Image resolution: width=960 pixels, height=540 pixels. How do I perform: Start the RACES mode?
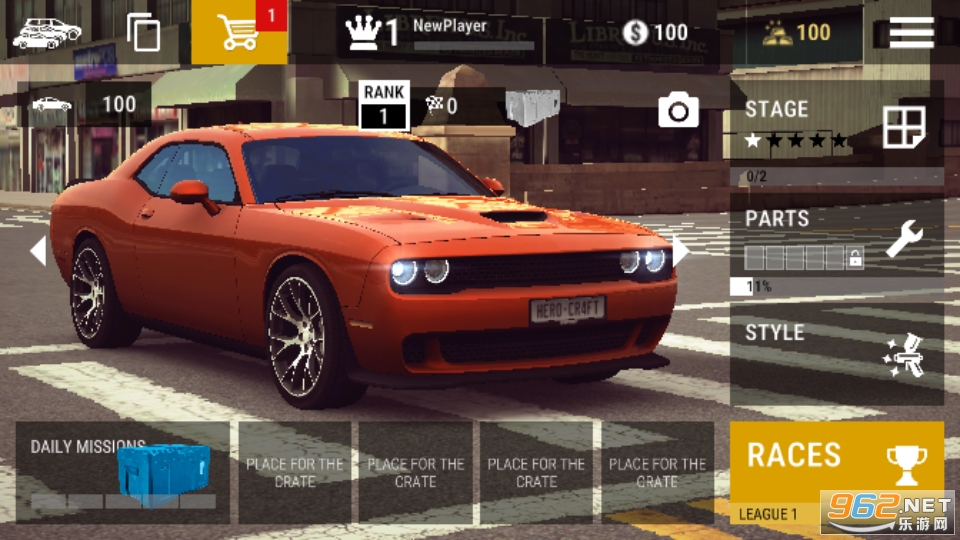(x=836, y=465)
